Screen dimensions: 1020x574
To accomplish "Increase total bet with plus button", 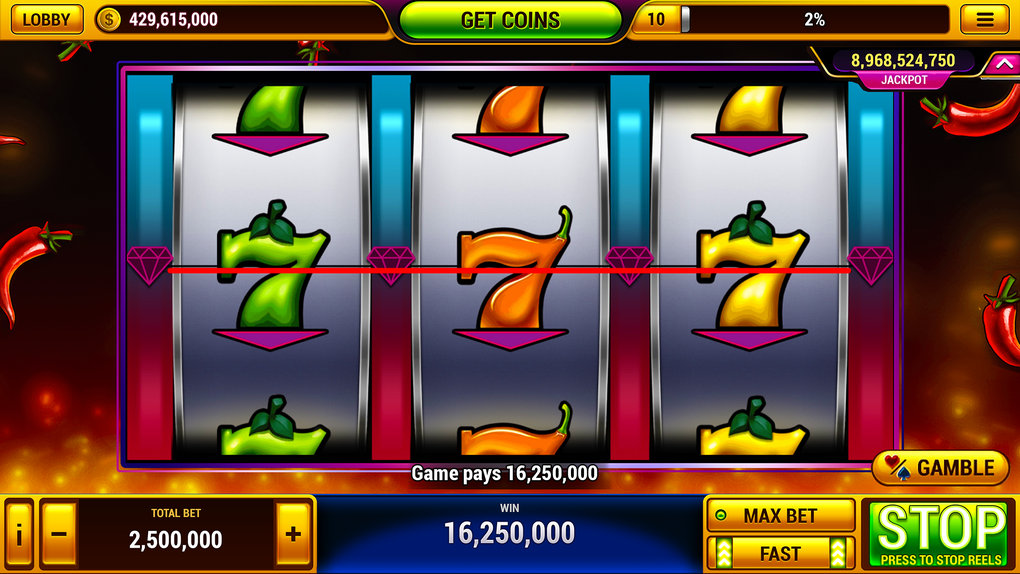I will point(293,534).
